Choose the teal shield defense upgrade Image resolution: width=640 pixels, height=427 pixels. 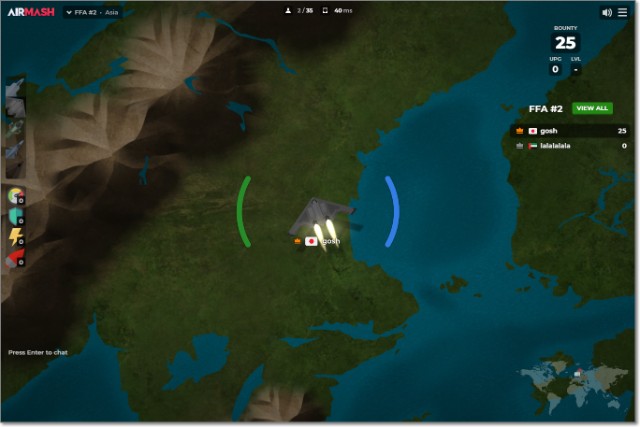pos(15,215)
